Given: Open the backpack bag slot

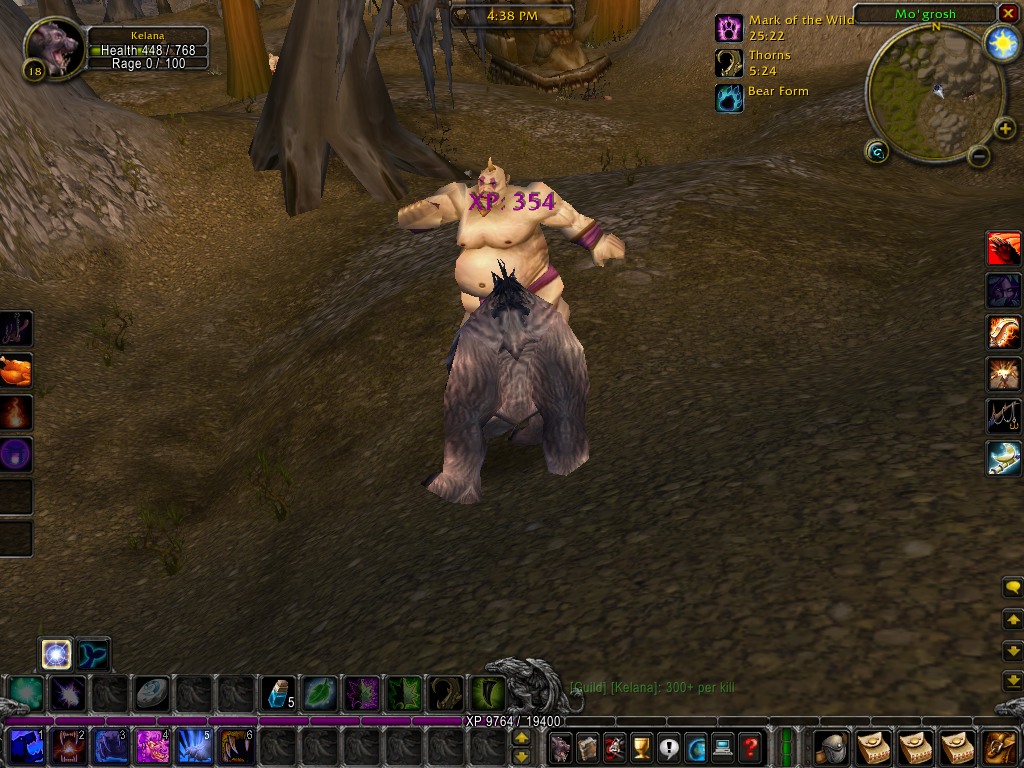Looking at the screenshot, I should point(1000,746).
